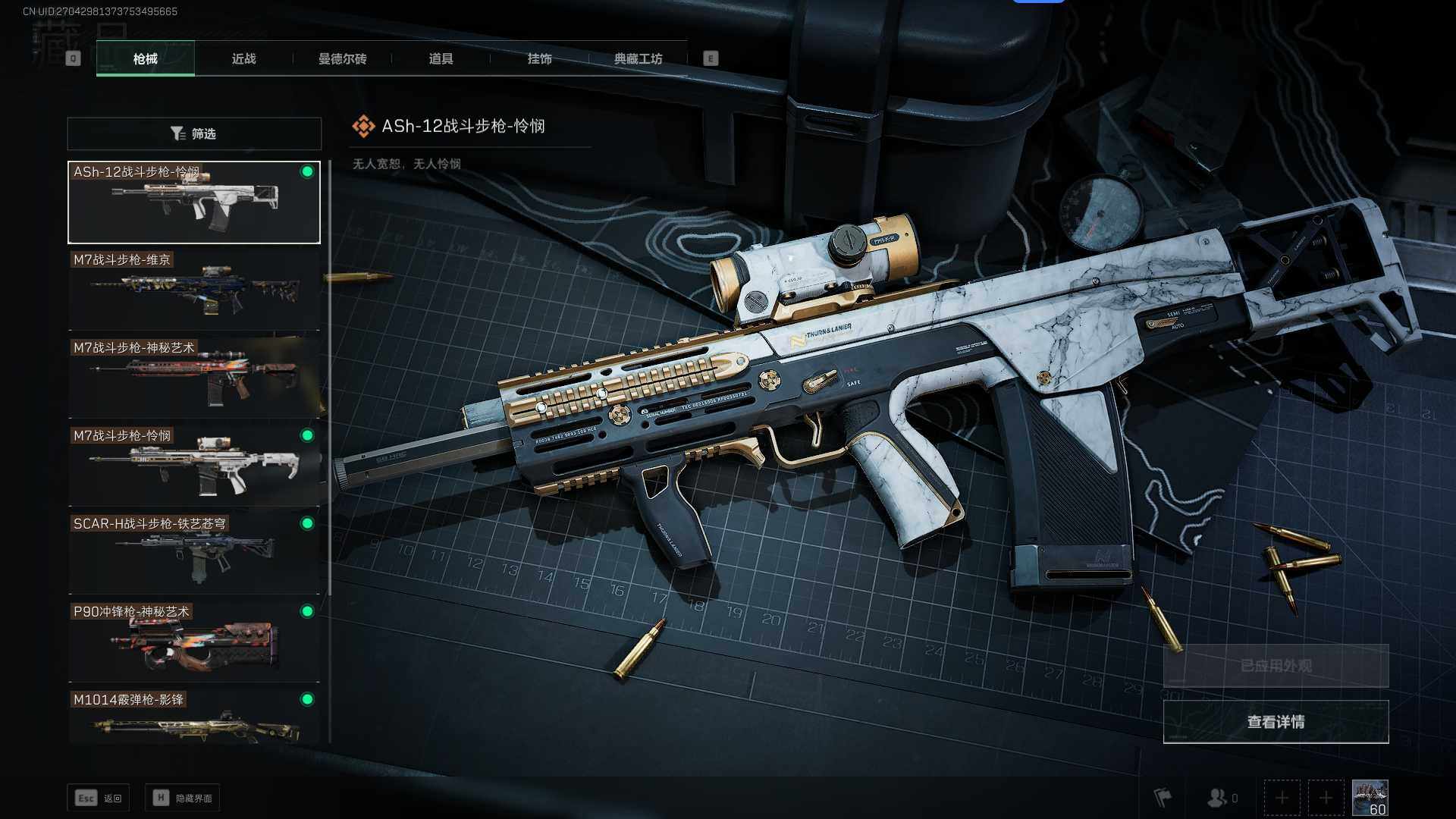Viewport: 1456px width, 819px height.
Task: Click the 查看详情 details button
Action: click(x=1276, y=722)
